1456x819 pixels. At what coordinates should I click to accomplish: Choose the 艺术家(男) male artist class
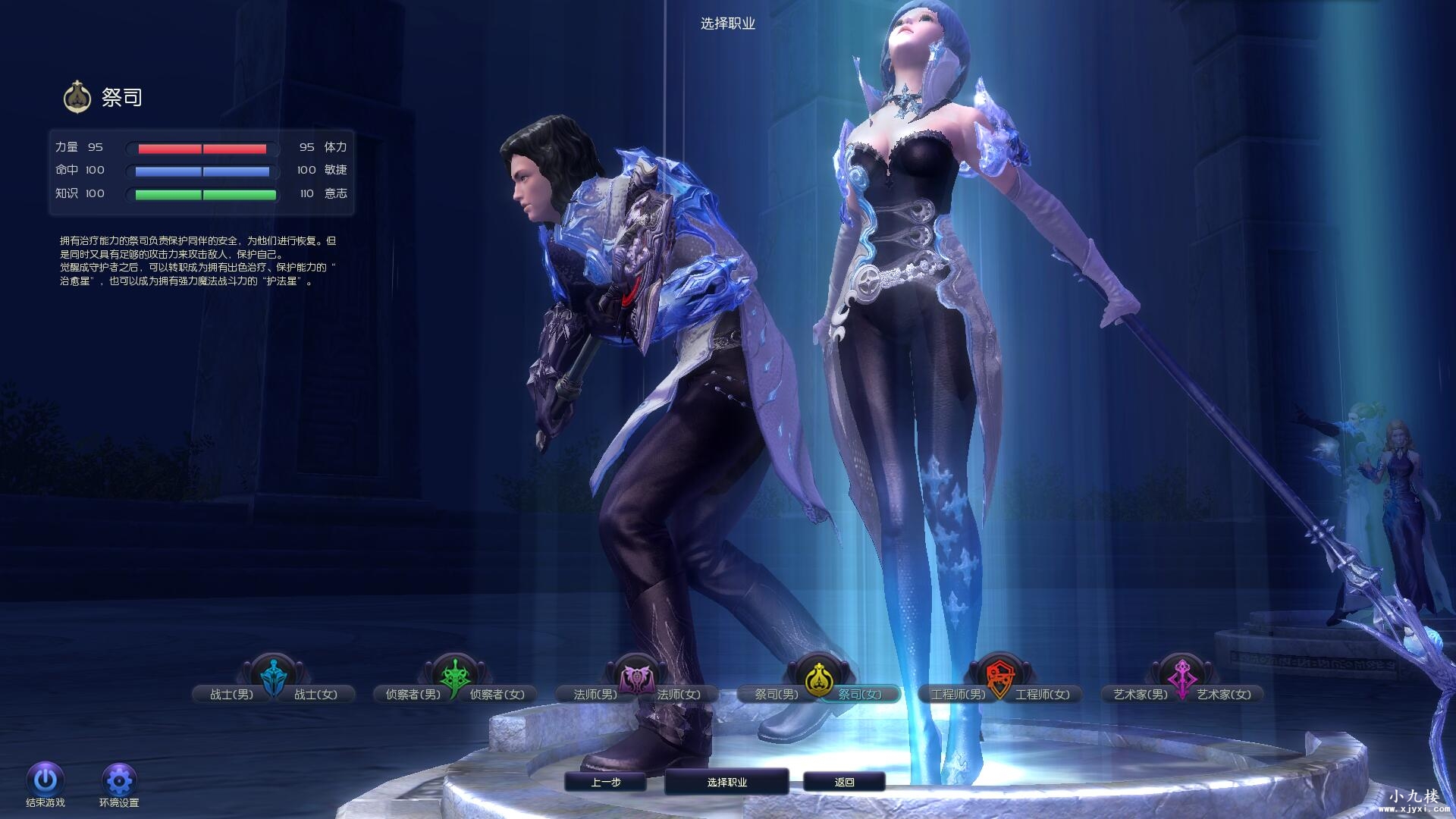click(x=1140, y=694)
